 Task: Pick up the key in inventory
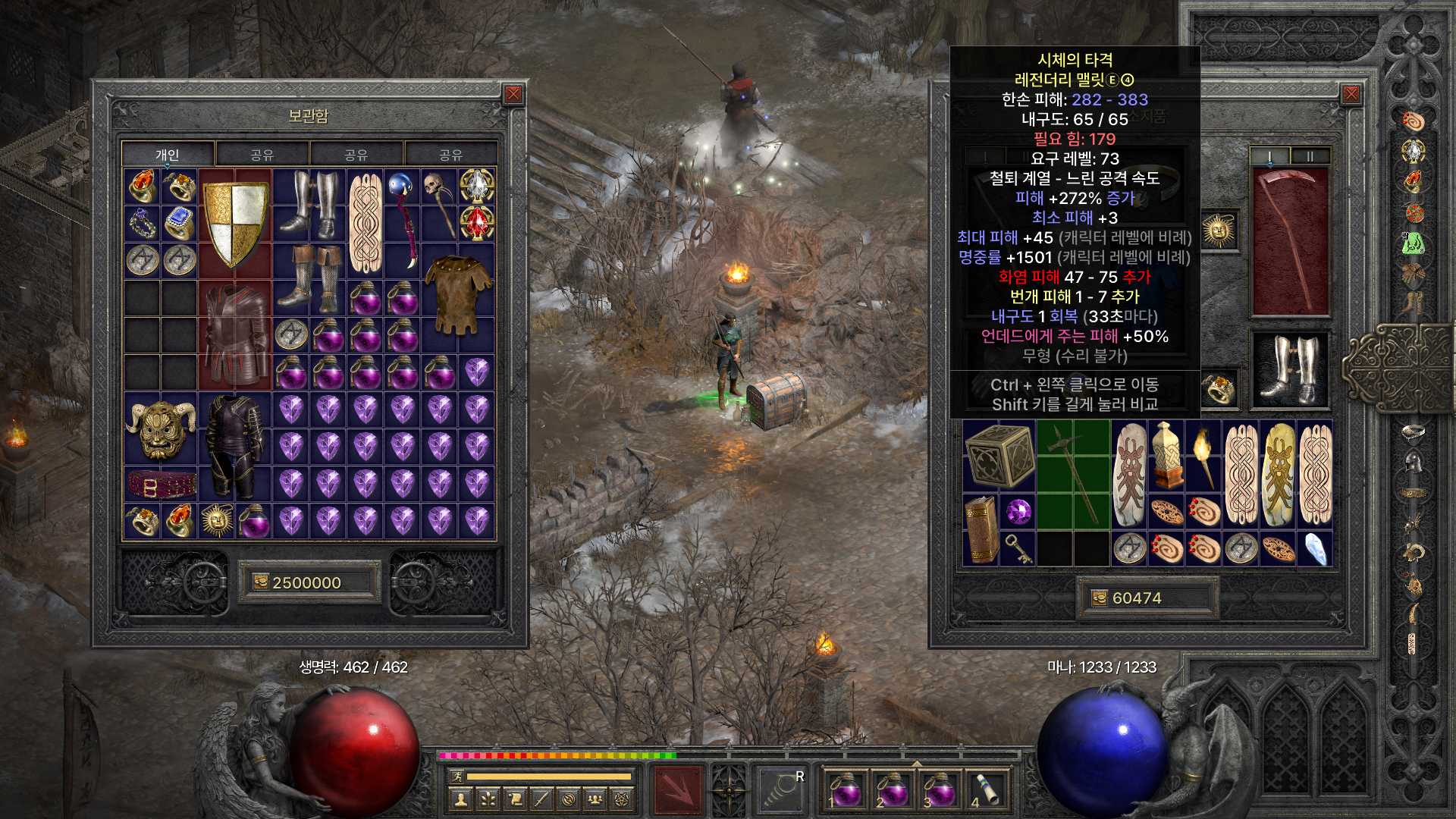pos(1018,548)
